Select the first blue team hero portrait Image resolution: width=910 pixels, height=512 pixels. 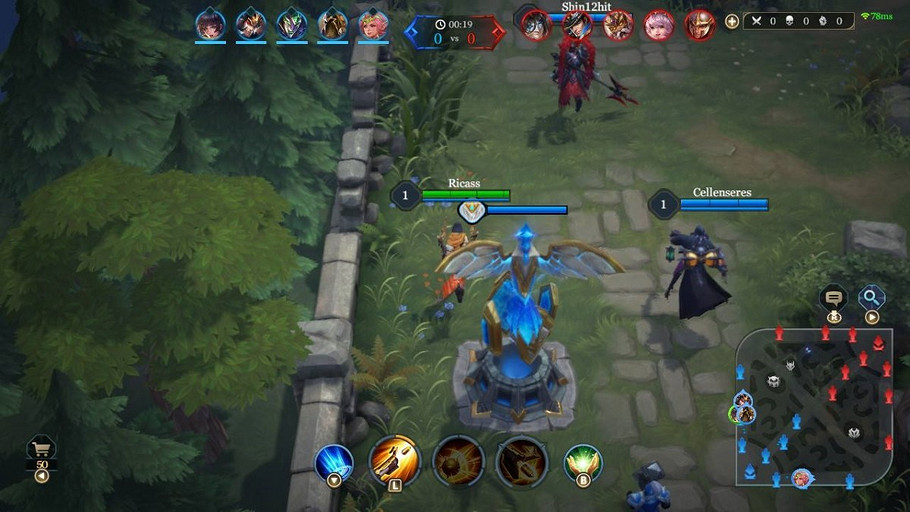(210, 23)
